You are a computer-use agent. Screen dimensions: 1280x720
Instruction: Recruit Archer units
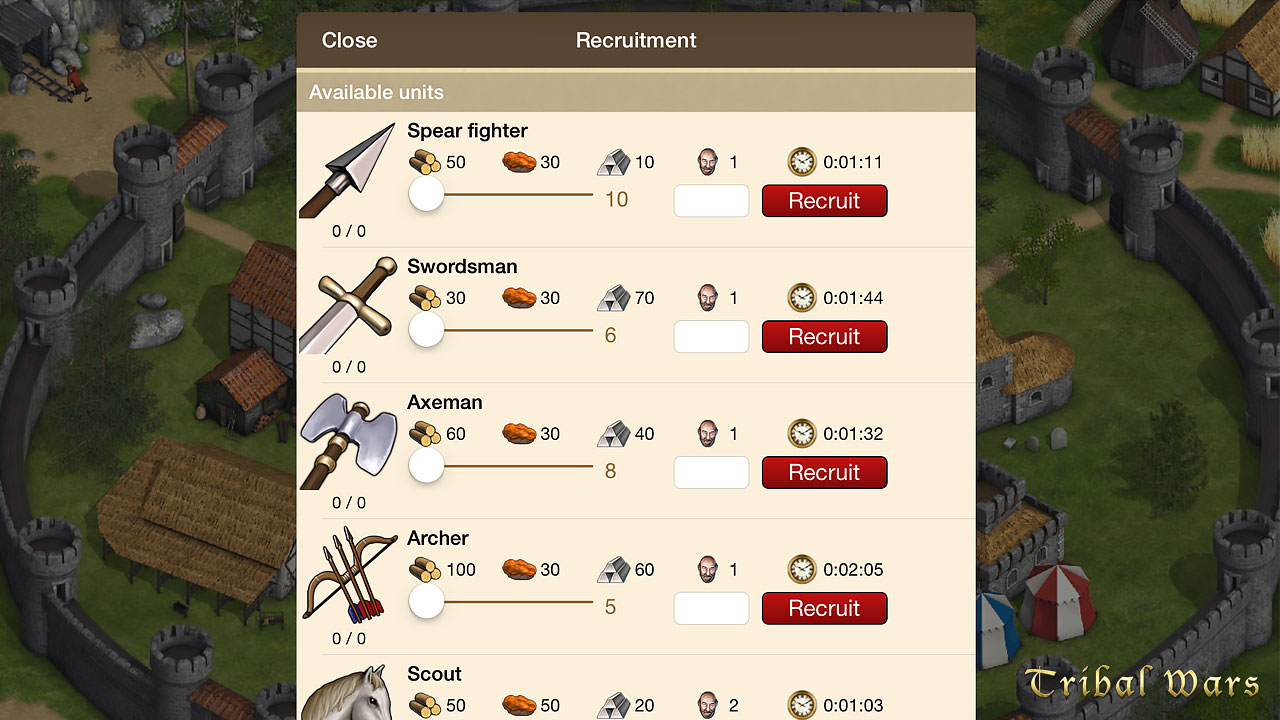pyautogui.click(x=824, y=609)
